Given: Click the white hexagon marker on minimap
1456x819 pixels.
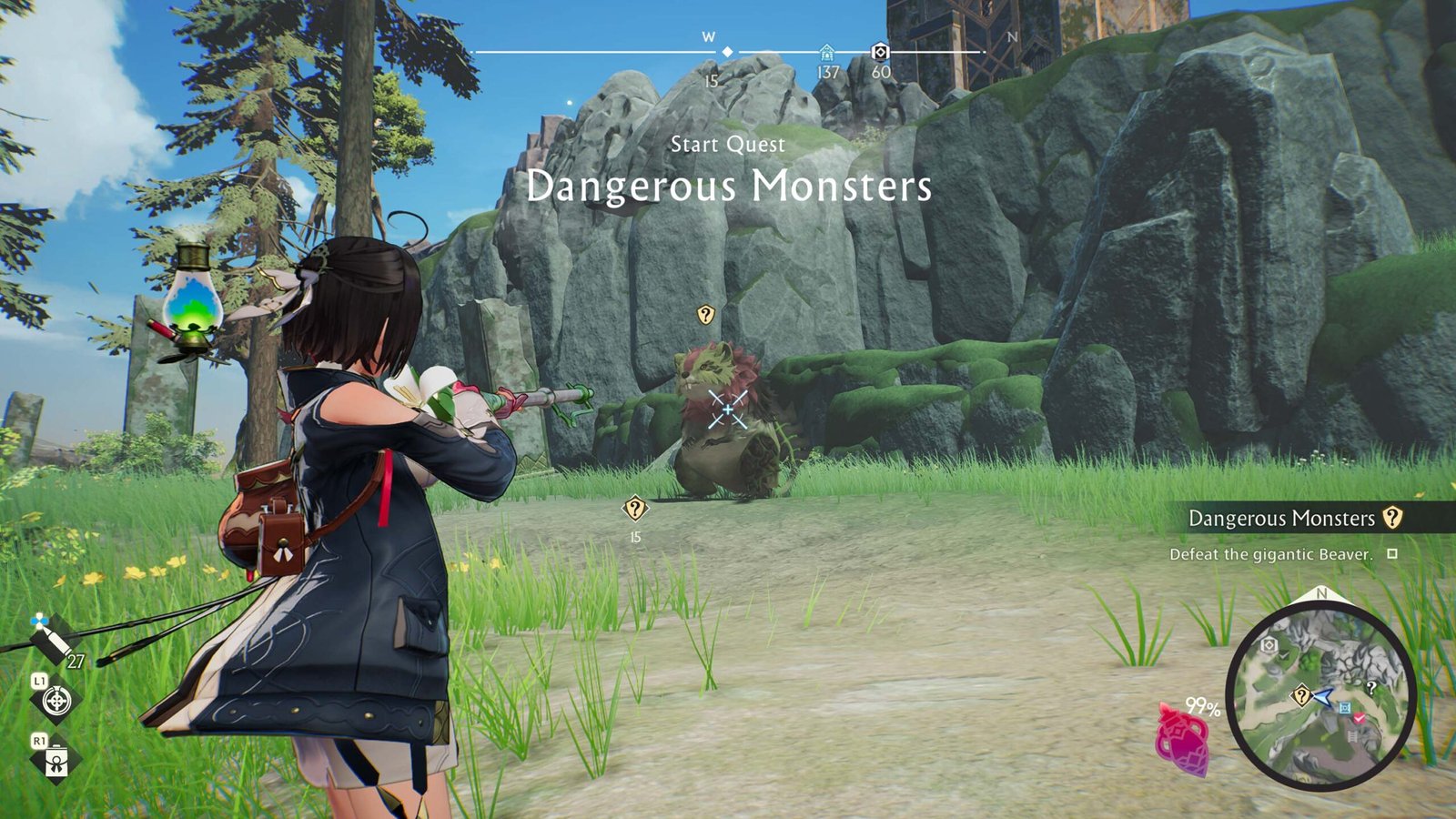Looking at the screenshot, I should 1269,645.
